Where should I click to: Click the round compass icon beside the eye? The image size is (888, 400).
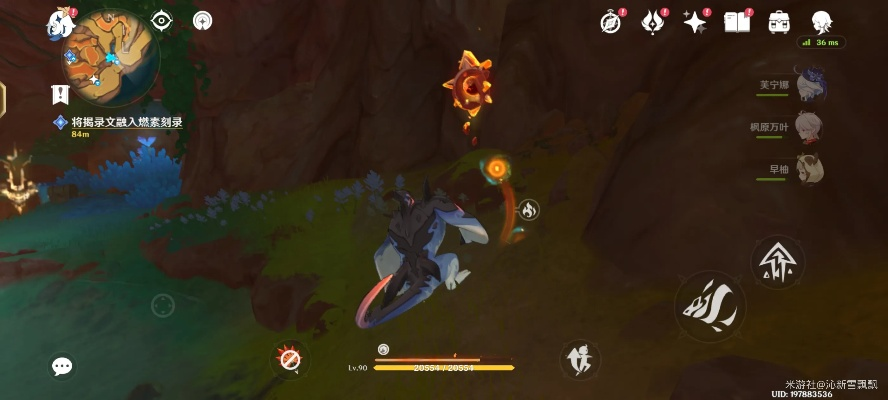203,20
